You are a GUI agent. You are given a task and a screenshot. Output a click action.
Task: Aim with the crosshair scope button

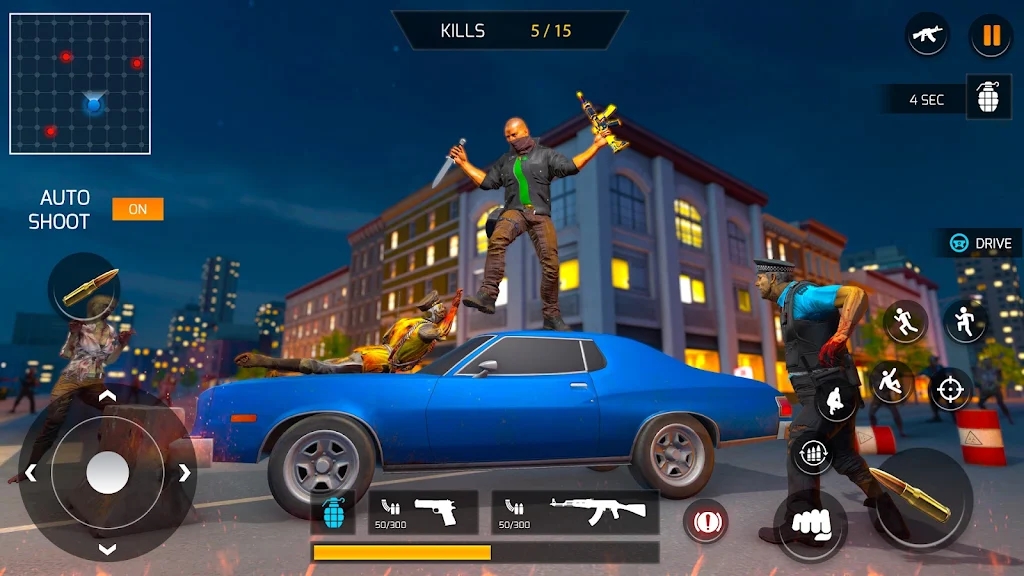[950, 389]
